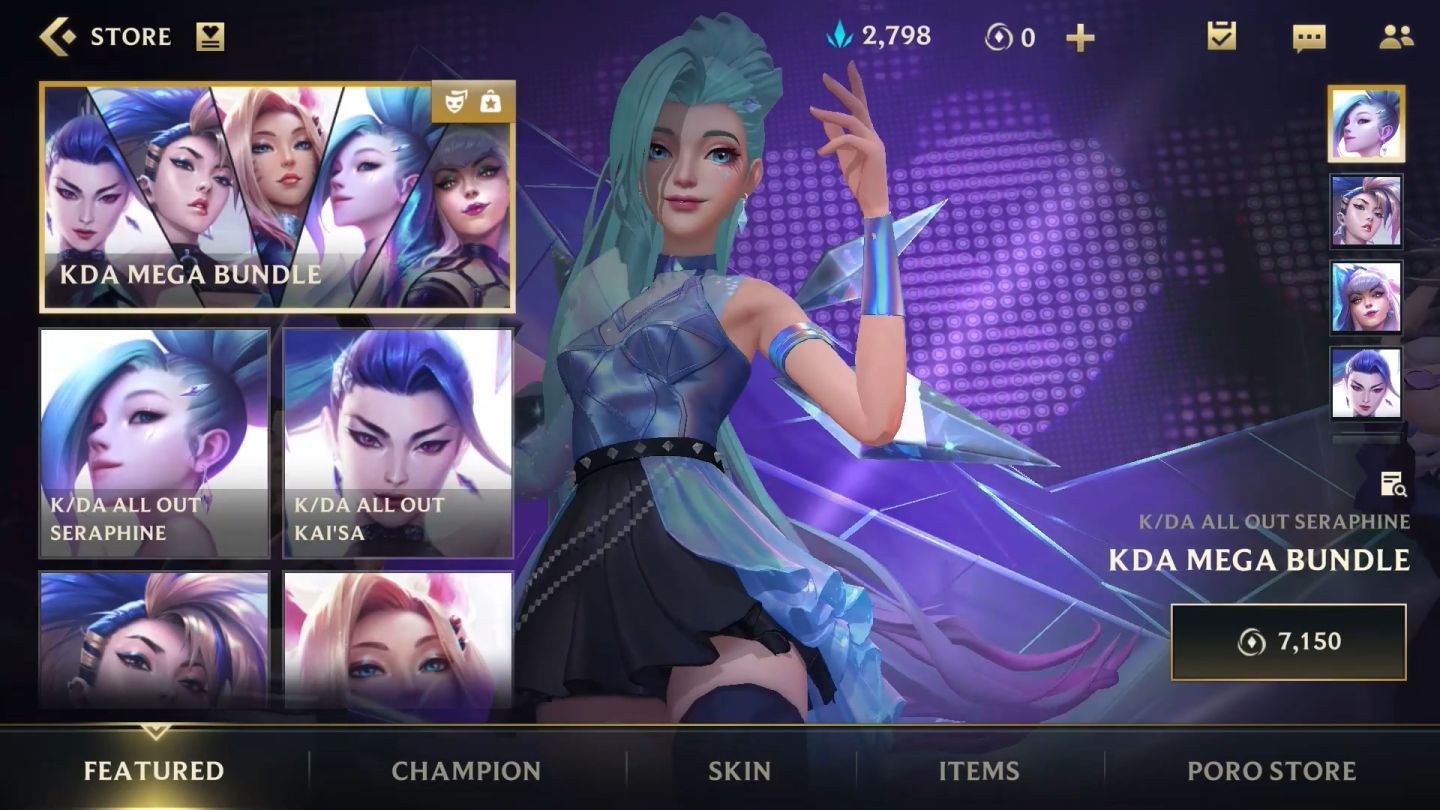Preview Seraphine's highlighted portrait thumbnail
1440x810 pixels.
pos(1366,124)
